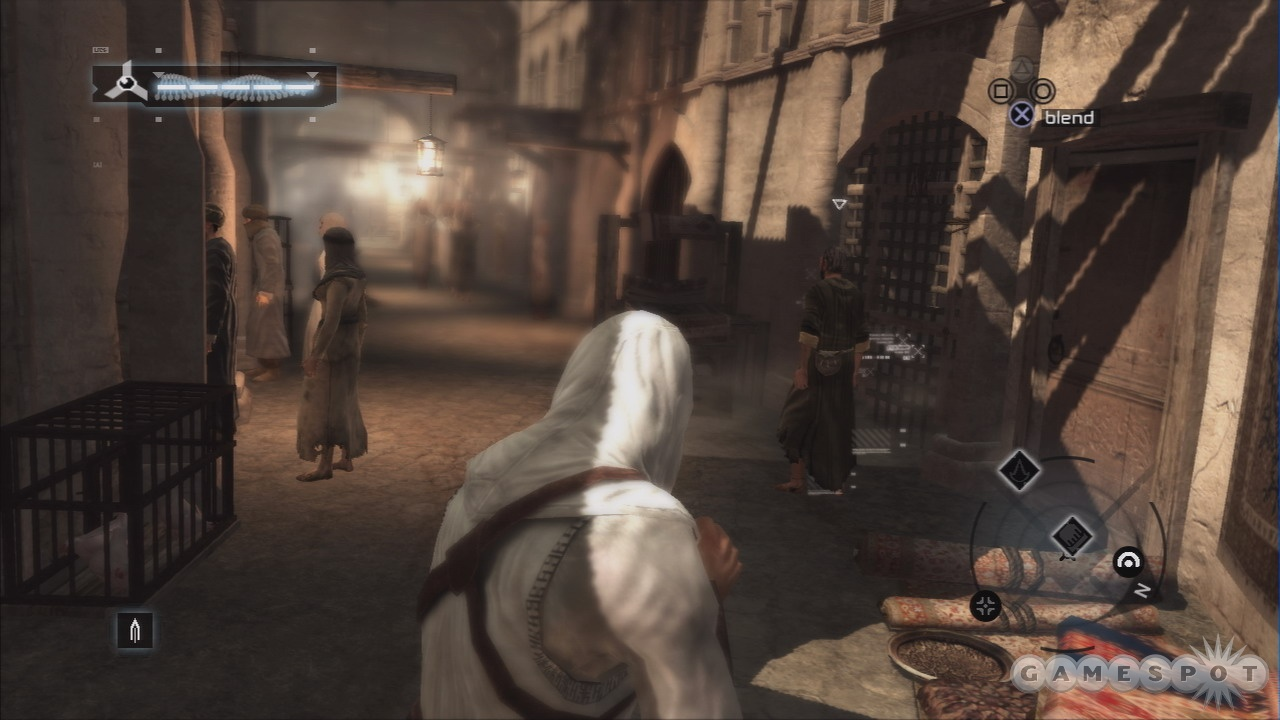Choose the four-arrow marker on minimap edge
1280x720 pixels.
click(986, 605)
